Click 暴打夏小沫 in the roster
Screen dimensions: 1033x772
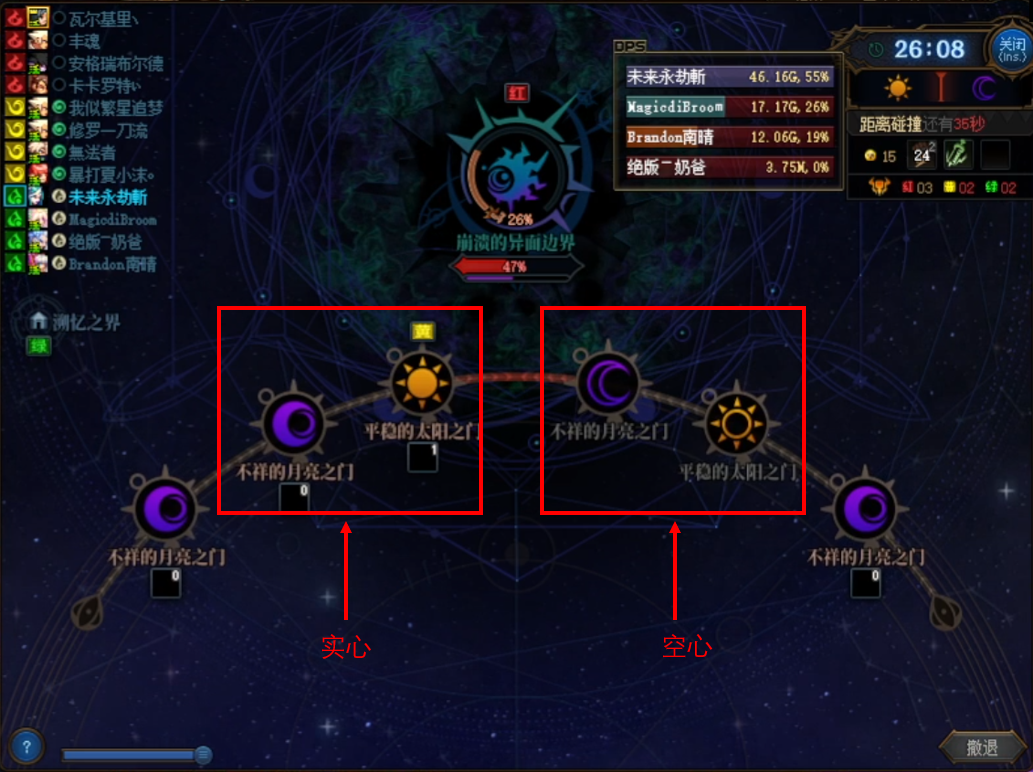(x=111, y=175)
